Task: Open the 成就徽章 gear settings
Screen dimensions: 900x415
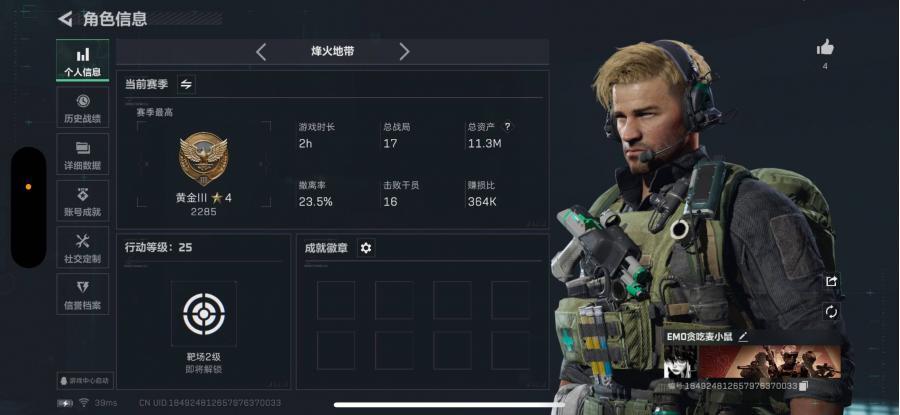Action: (366, 248)
